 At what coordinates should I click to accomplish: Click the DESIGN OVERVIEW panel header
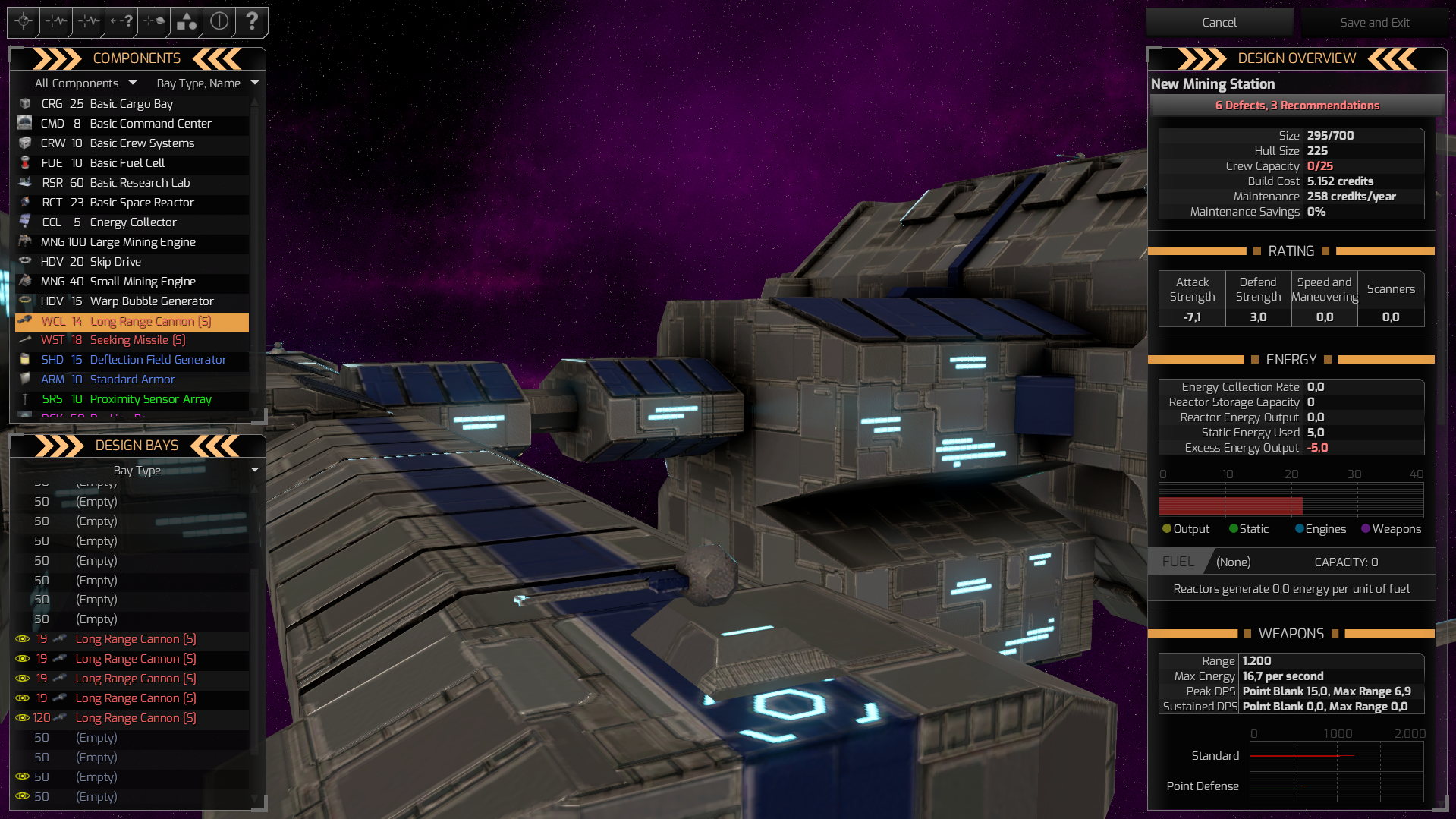(x=1297, y=58)
